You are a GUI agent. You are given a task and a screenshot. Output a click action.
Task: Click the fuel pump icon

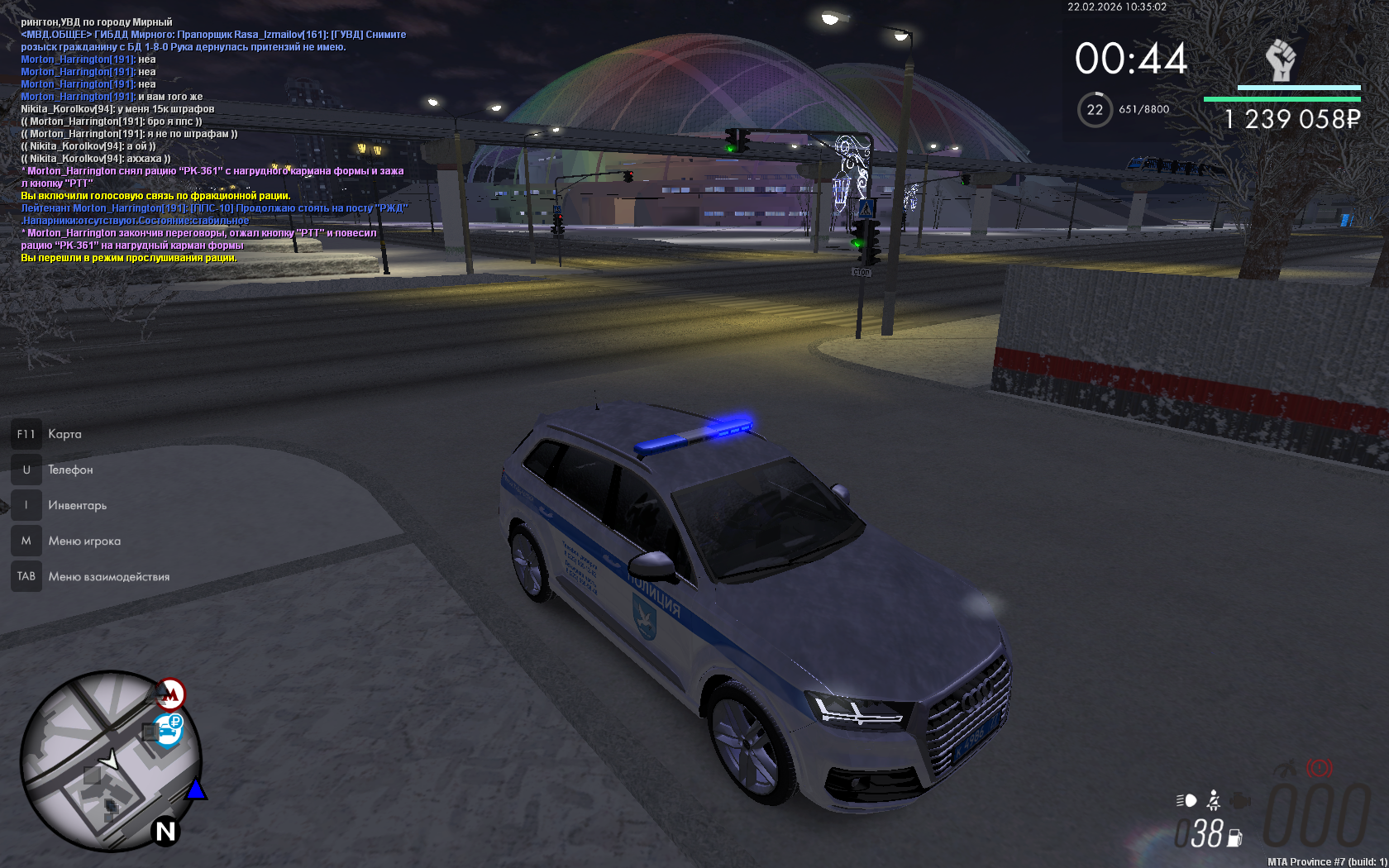pos(1234,837)
